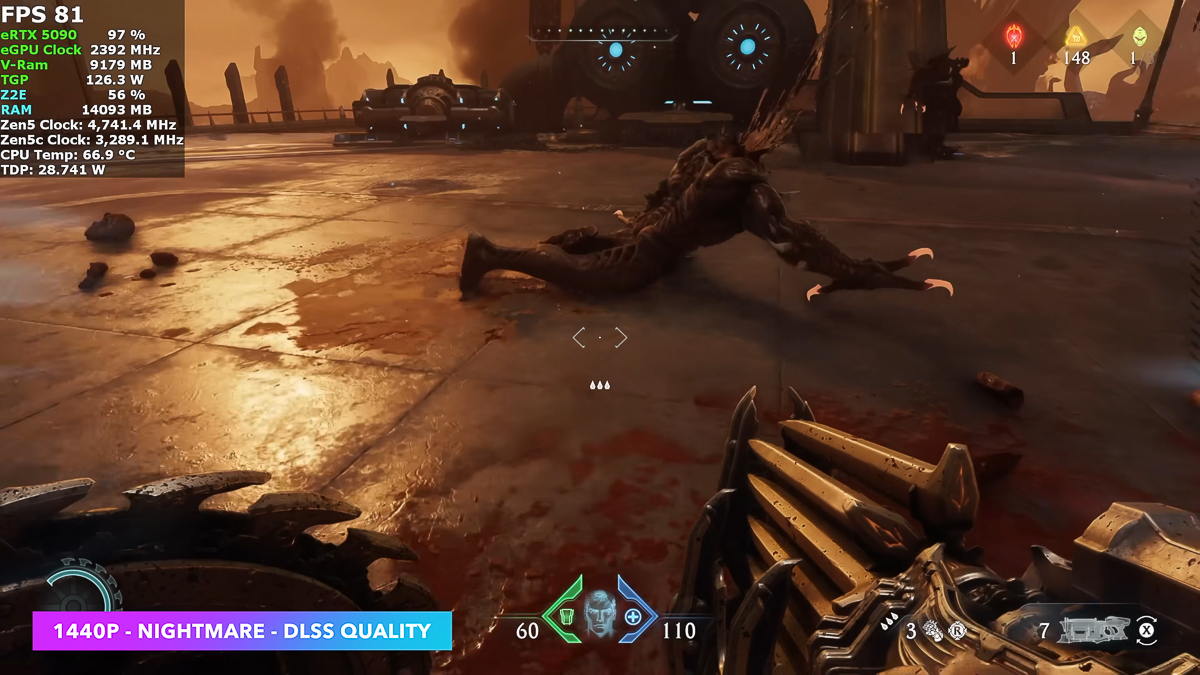Click the Doom Slayer face portrait
Screen dimensions: 1200x675
[599, 613]
